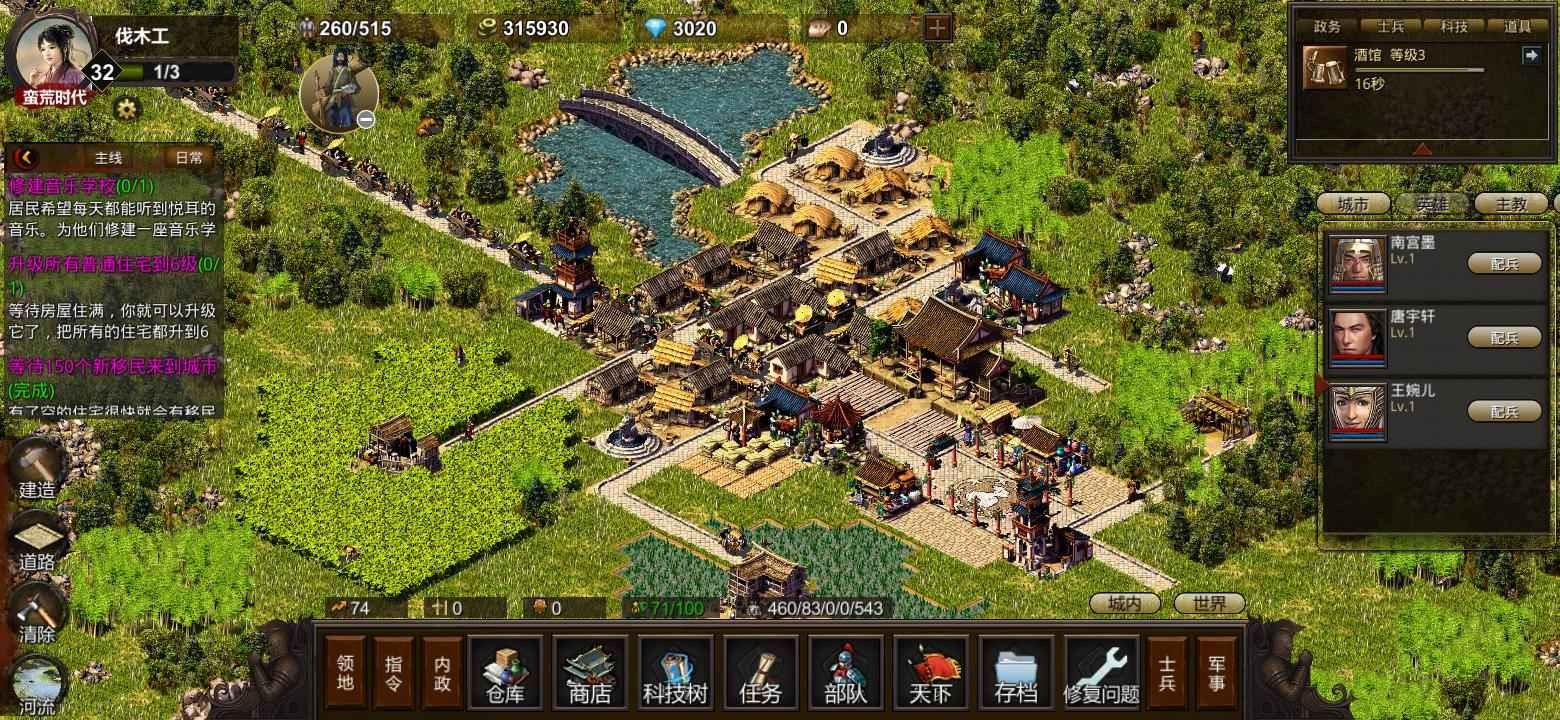The height and width of the screenshot is (720, 1560).
Task: Click 配兵 for hero 王婉儿
Action: tap(1504, 411)
